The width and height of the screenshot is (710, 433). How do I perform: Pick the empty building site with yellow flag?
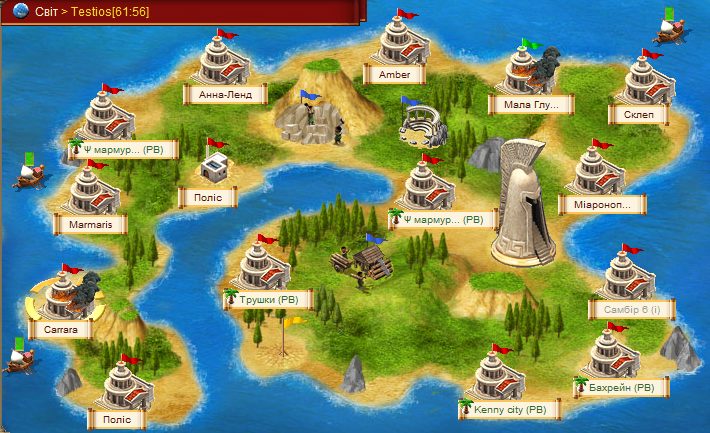pyautogui.click(x=285, y=340)
